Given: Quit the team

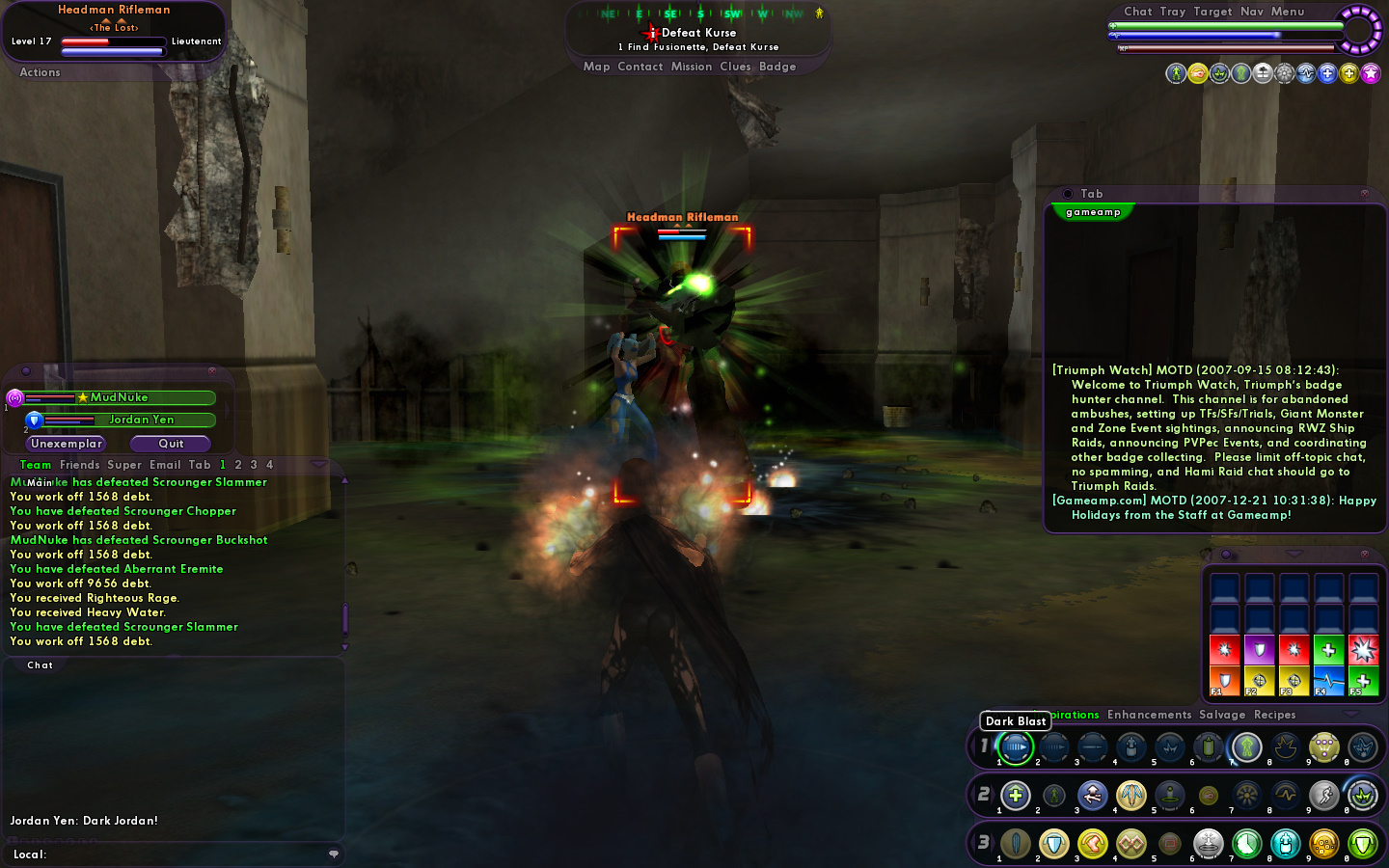Looking at the screenshot, I should tap(171, 444).
